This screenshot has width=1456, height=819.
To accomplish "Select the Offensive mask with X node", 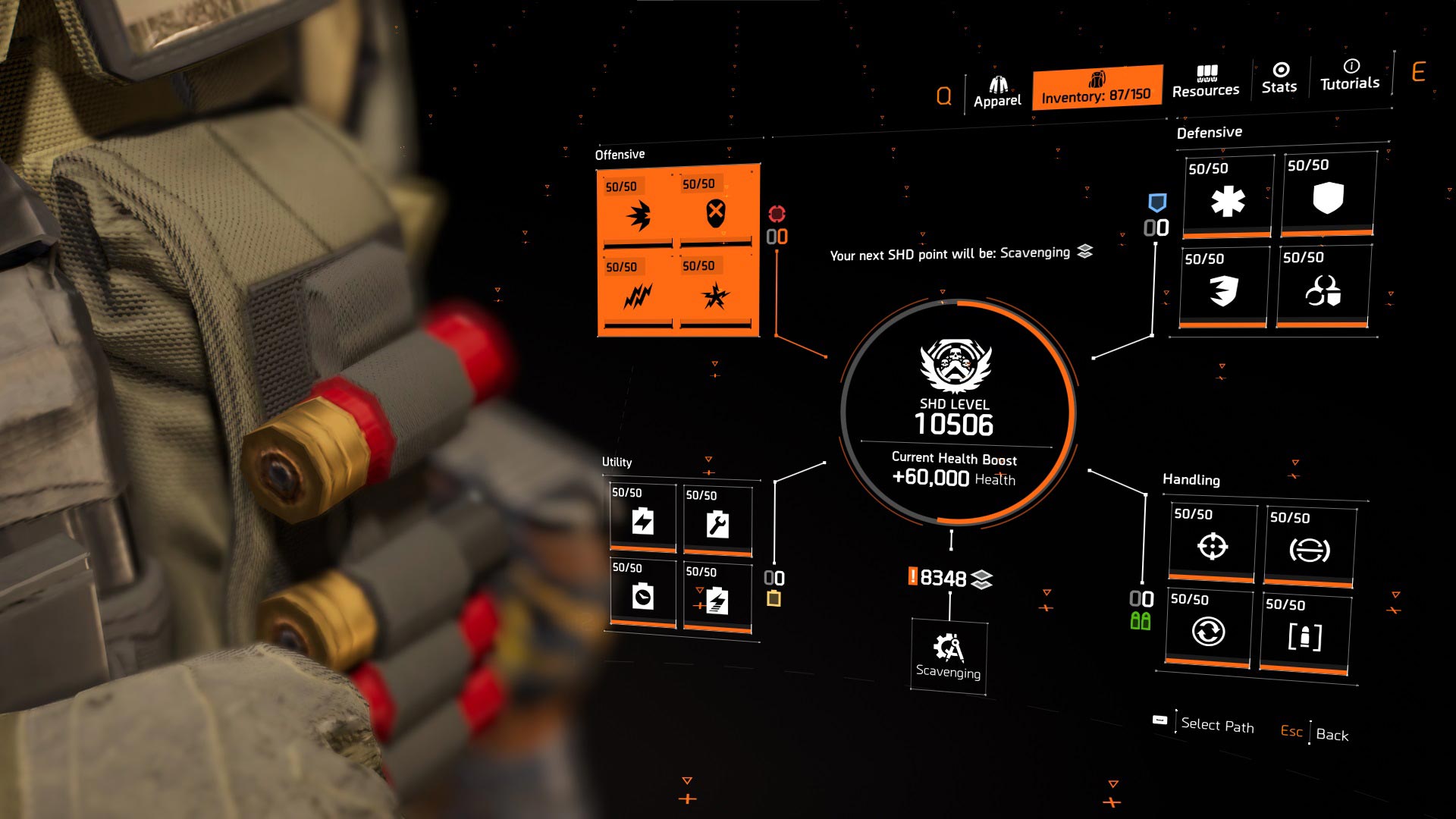I will (x=715, y=212).
